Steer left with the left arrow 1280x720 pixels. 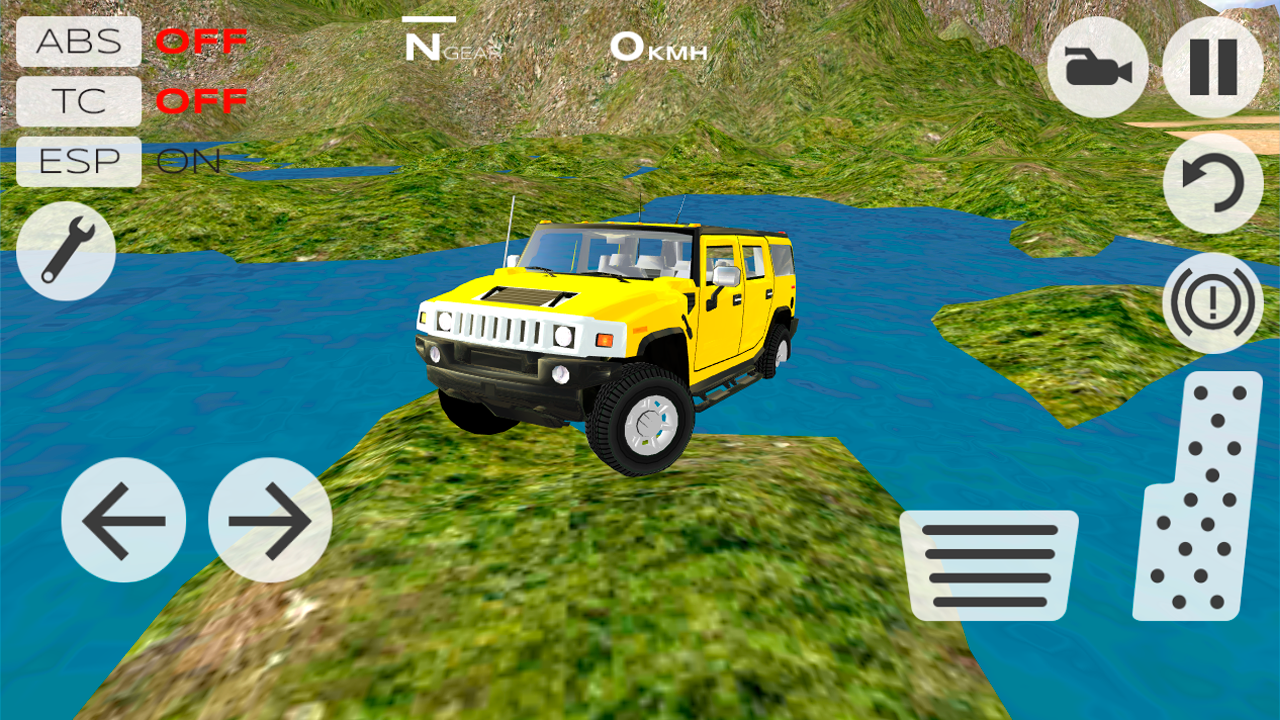(x=123, y=520)
